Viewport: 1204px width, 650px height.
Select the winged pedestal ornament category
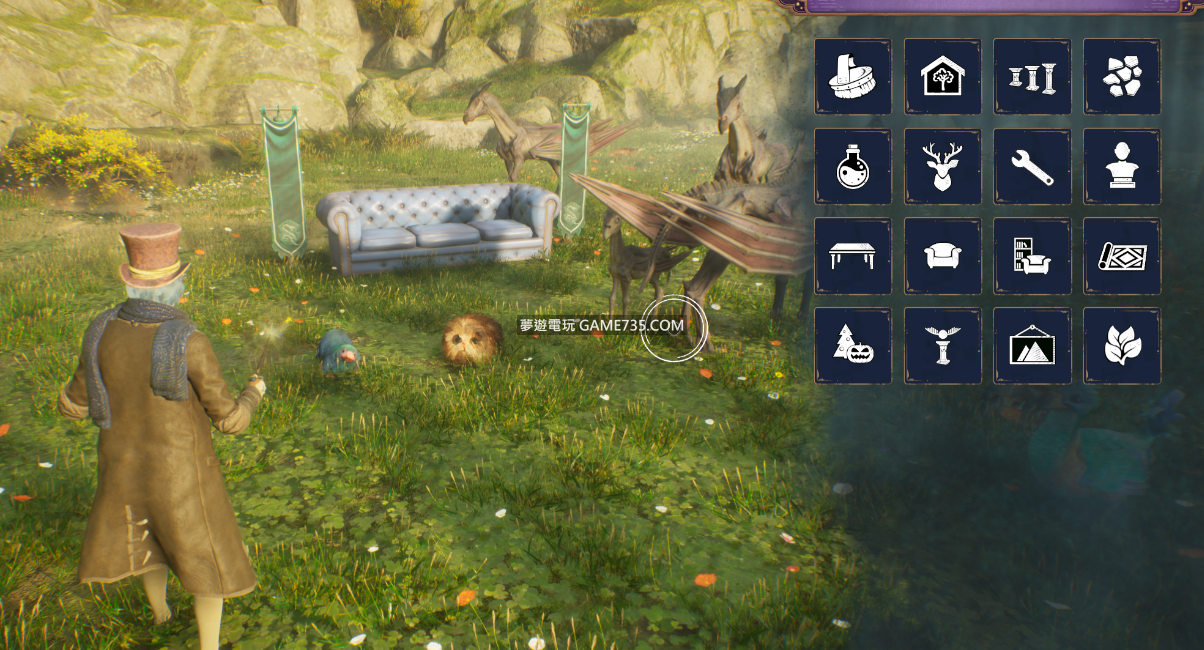coord(942,346)
